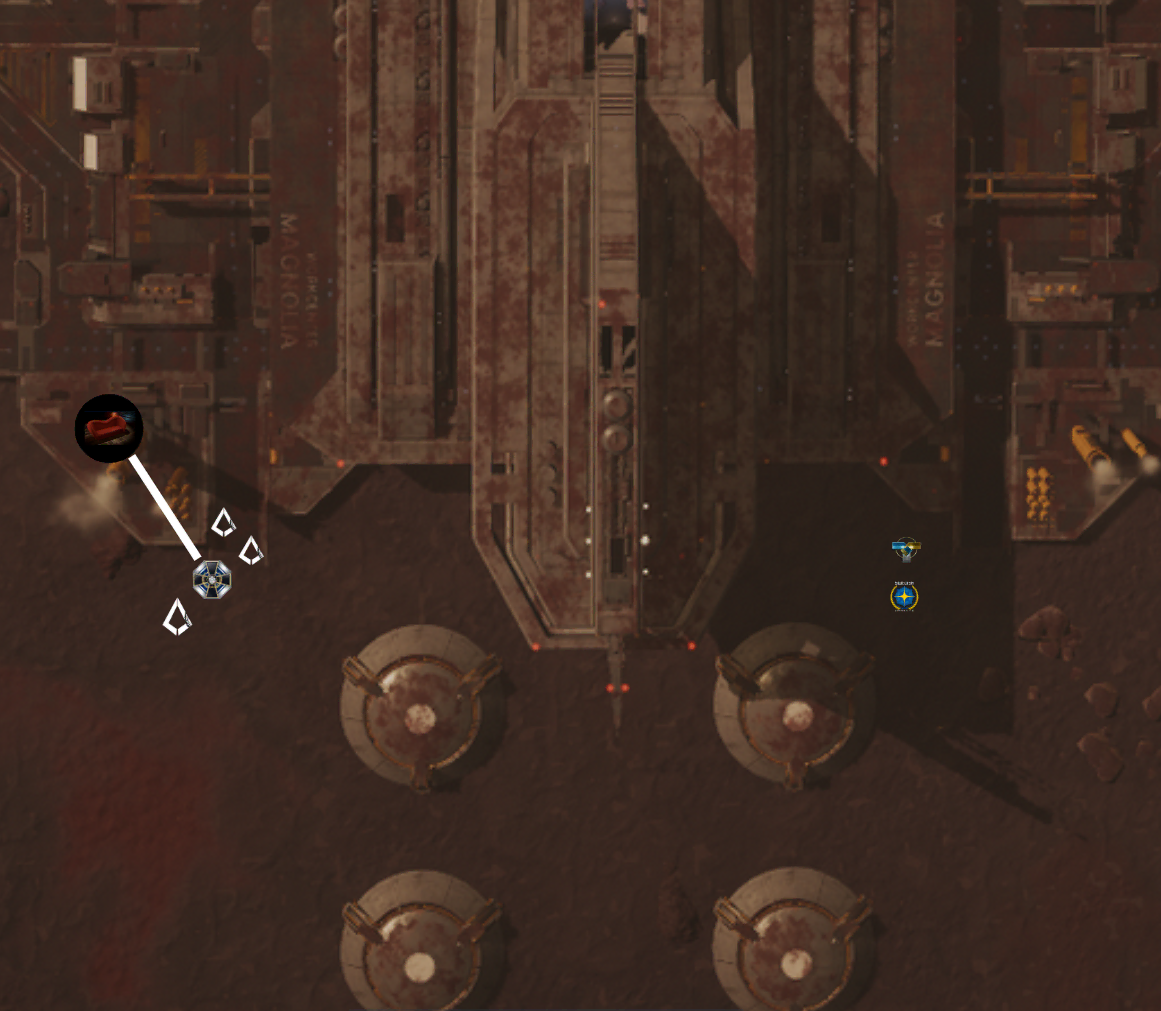Select the blue and gold Y-shaped emblem
This screenshot has width=1161, height=1011.
click(x=905, y=548)
